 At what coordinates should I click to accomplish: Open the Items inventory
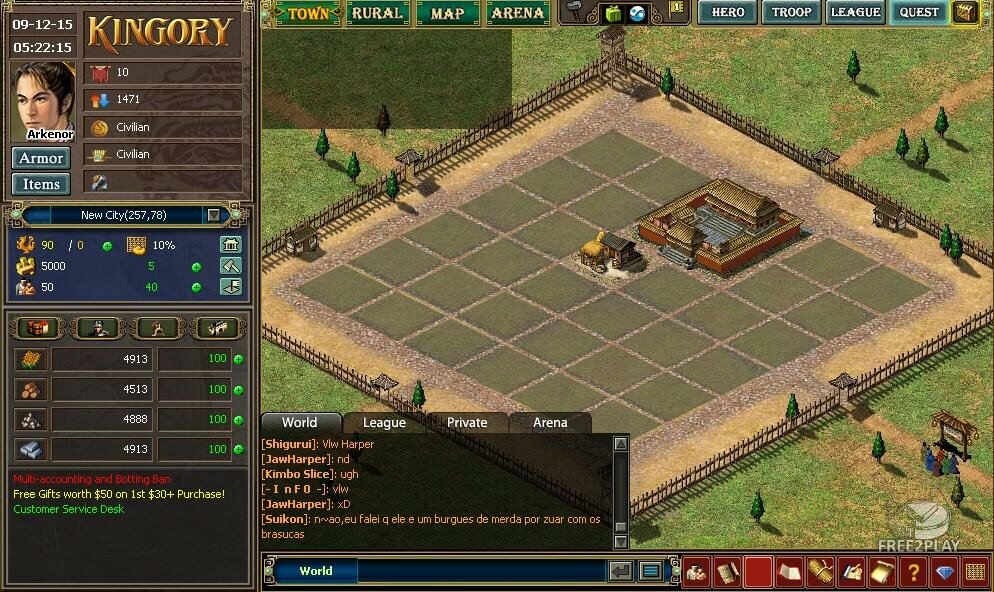pyautogui.click(x=41, y=184)
